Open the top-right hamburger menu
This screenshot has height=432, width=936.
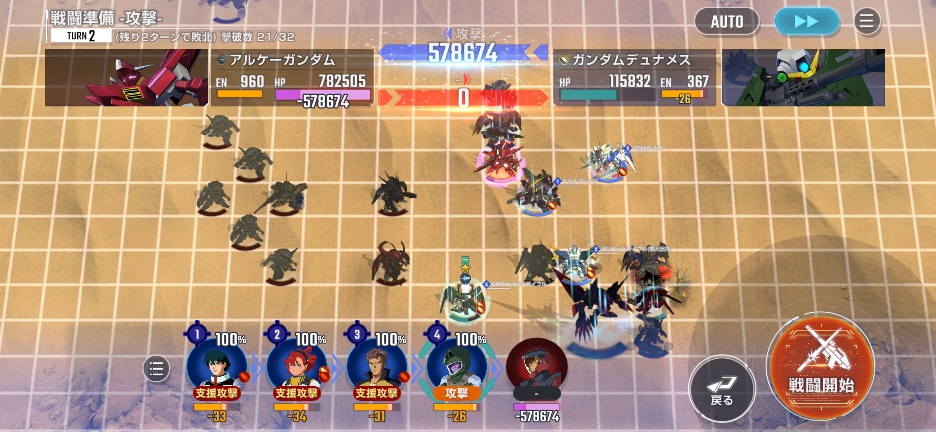(x=866, y=21)
